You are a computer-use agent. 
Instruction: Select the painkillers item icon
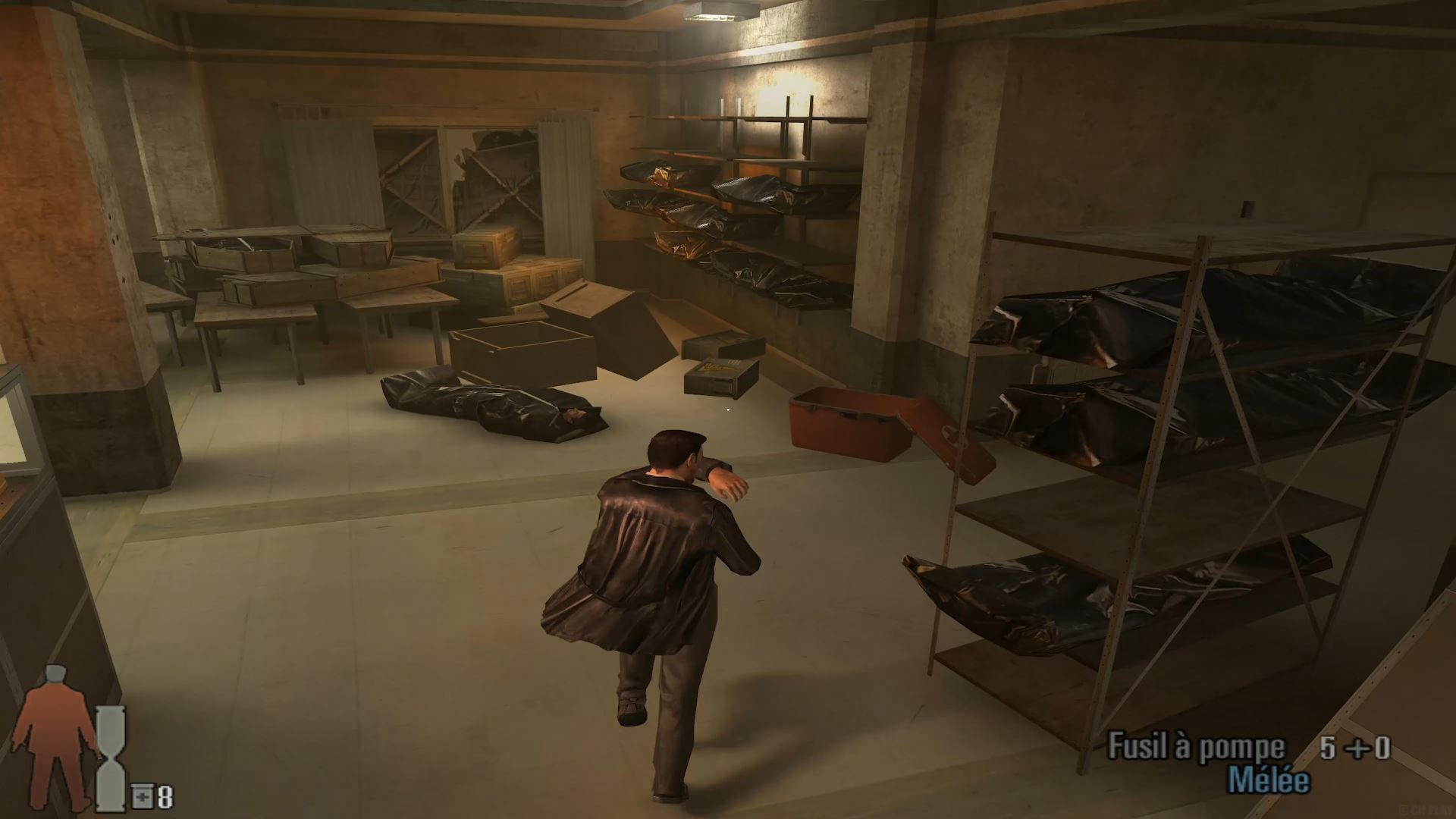pos(141,797)
